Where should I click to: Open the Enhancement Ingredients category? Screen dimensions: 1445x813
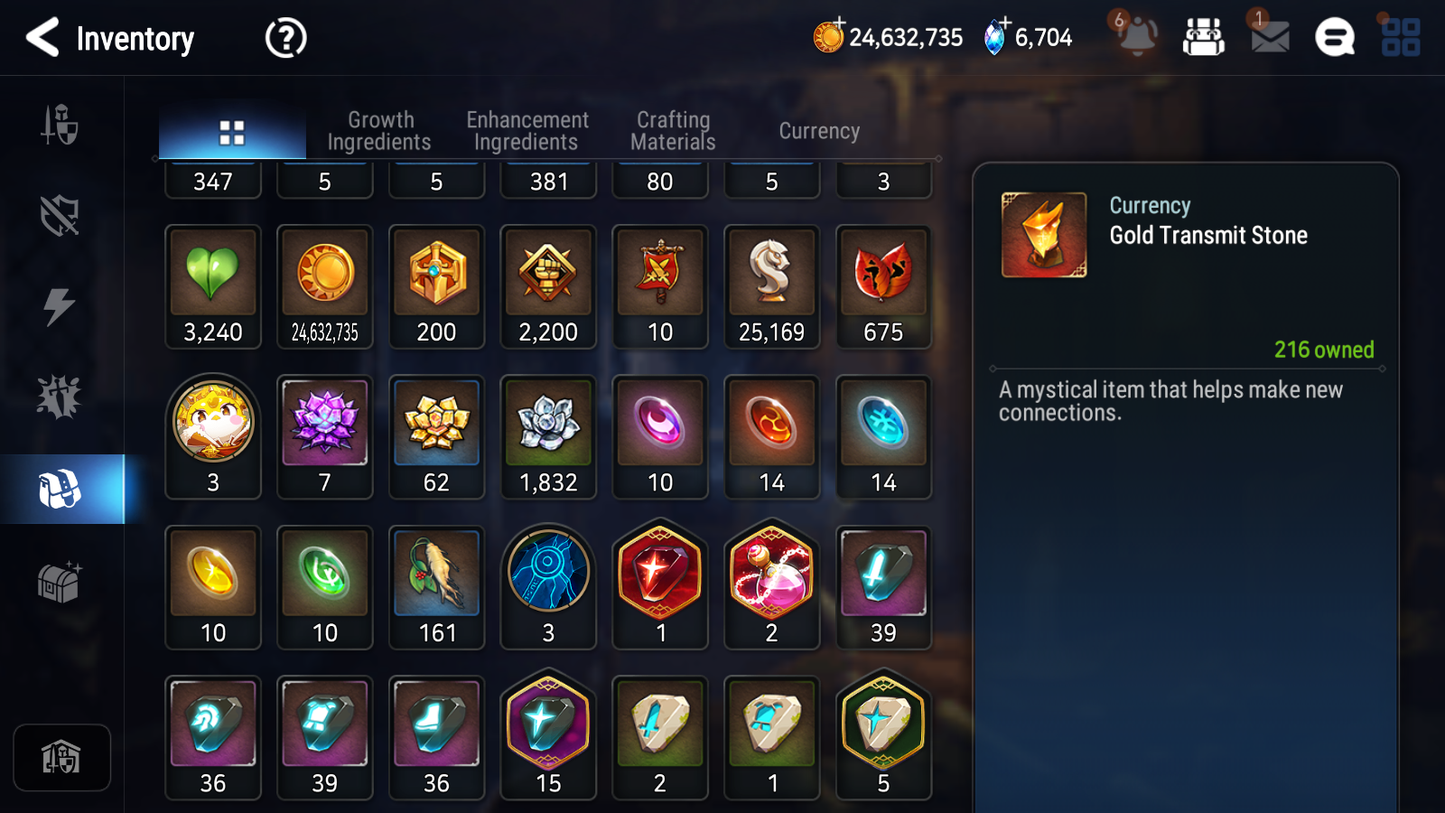click(526, 131)
